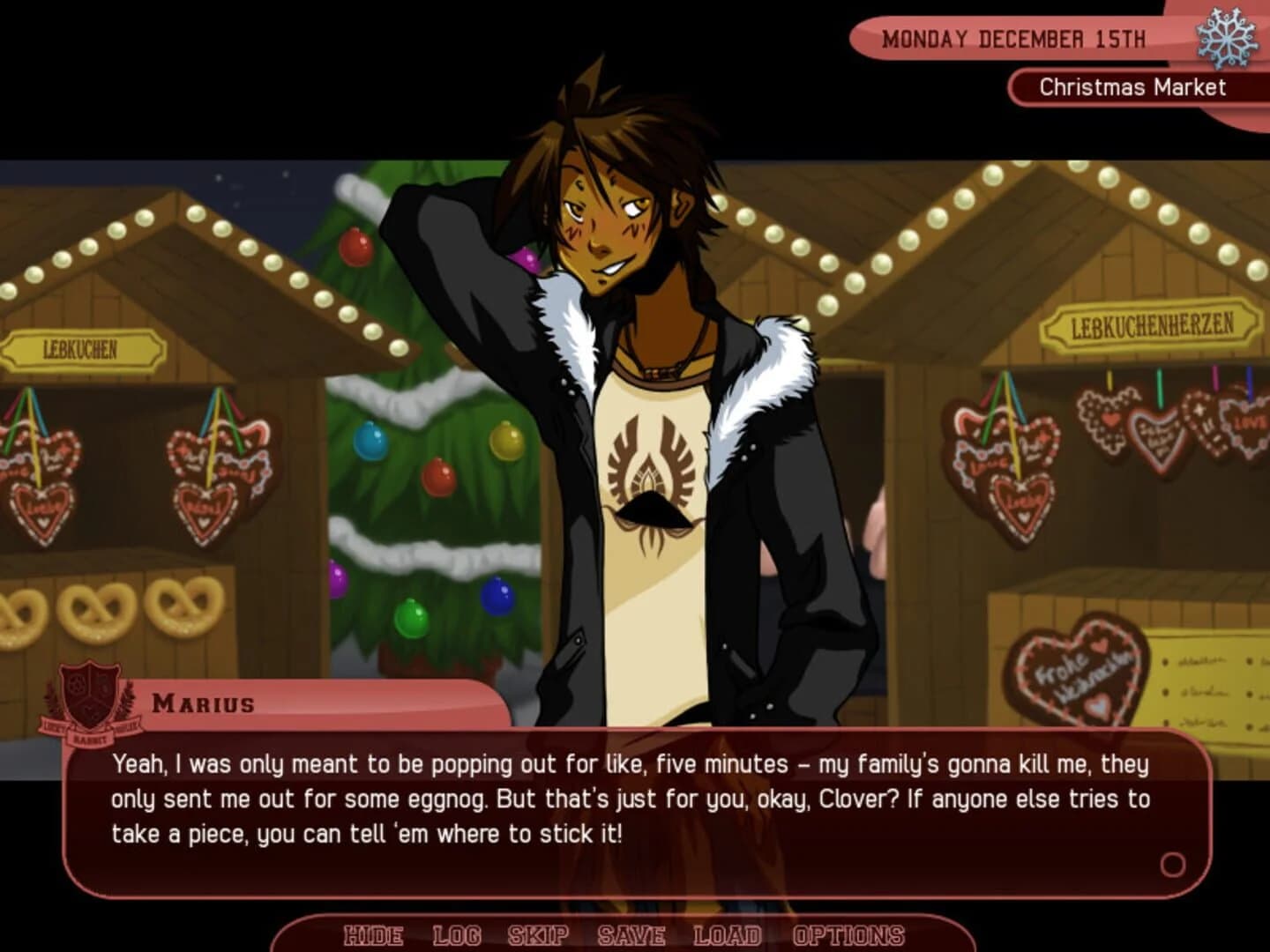
Task: Click Marius's name plate
Action: (201, 703)
